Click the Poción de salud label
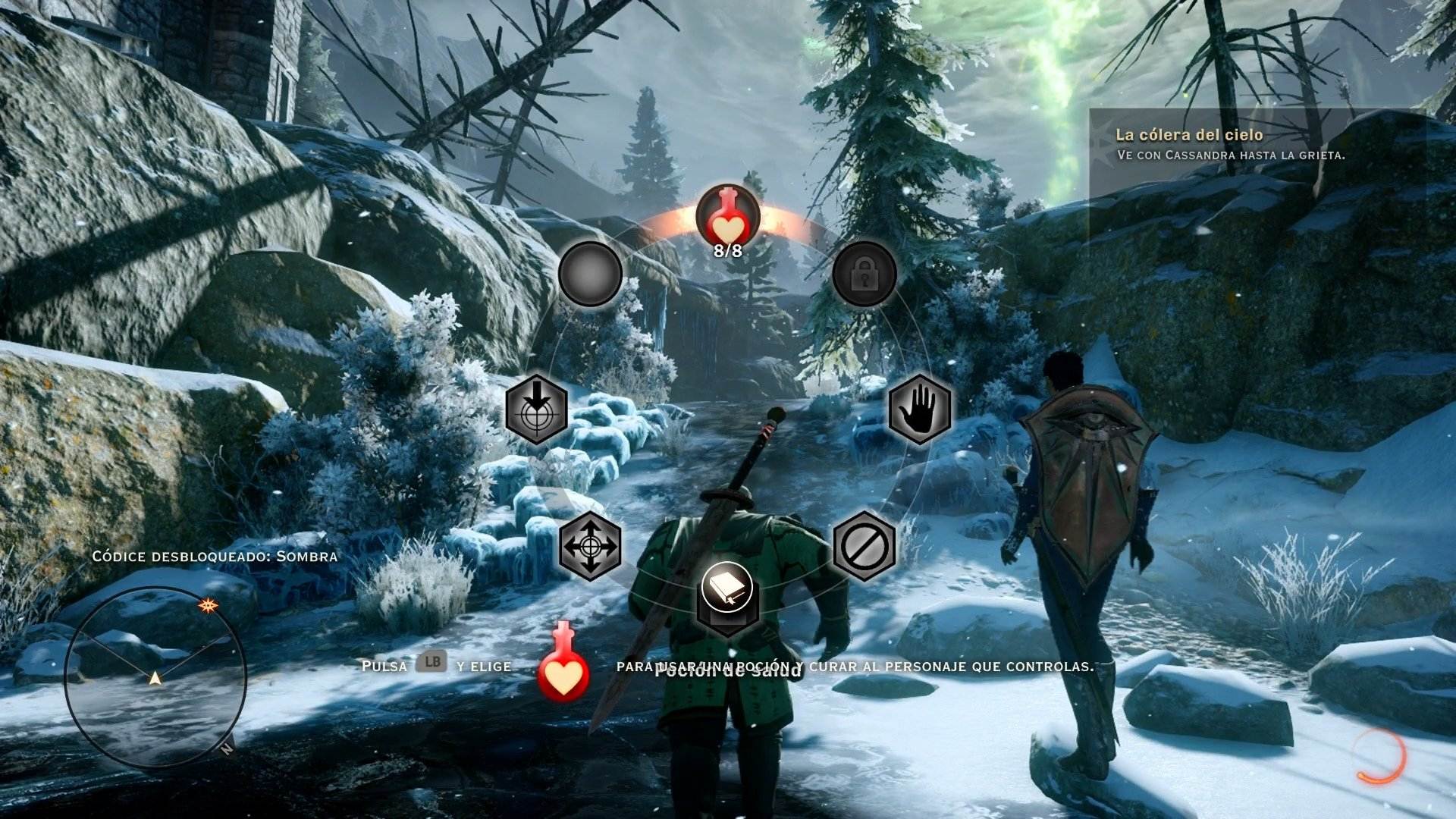 pyautogui.click(x=728, y=670)
